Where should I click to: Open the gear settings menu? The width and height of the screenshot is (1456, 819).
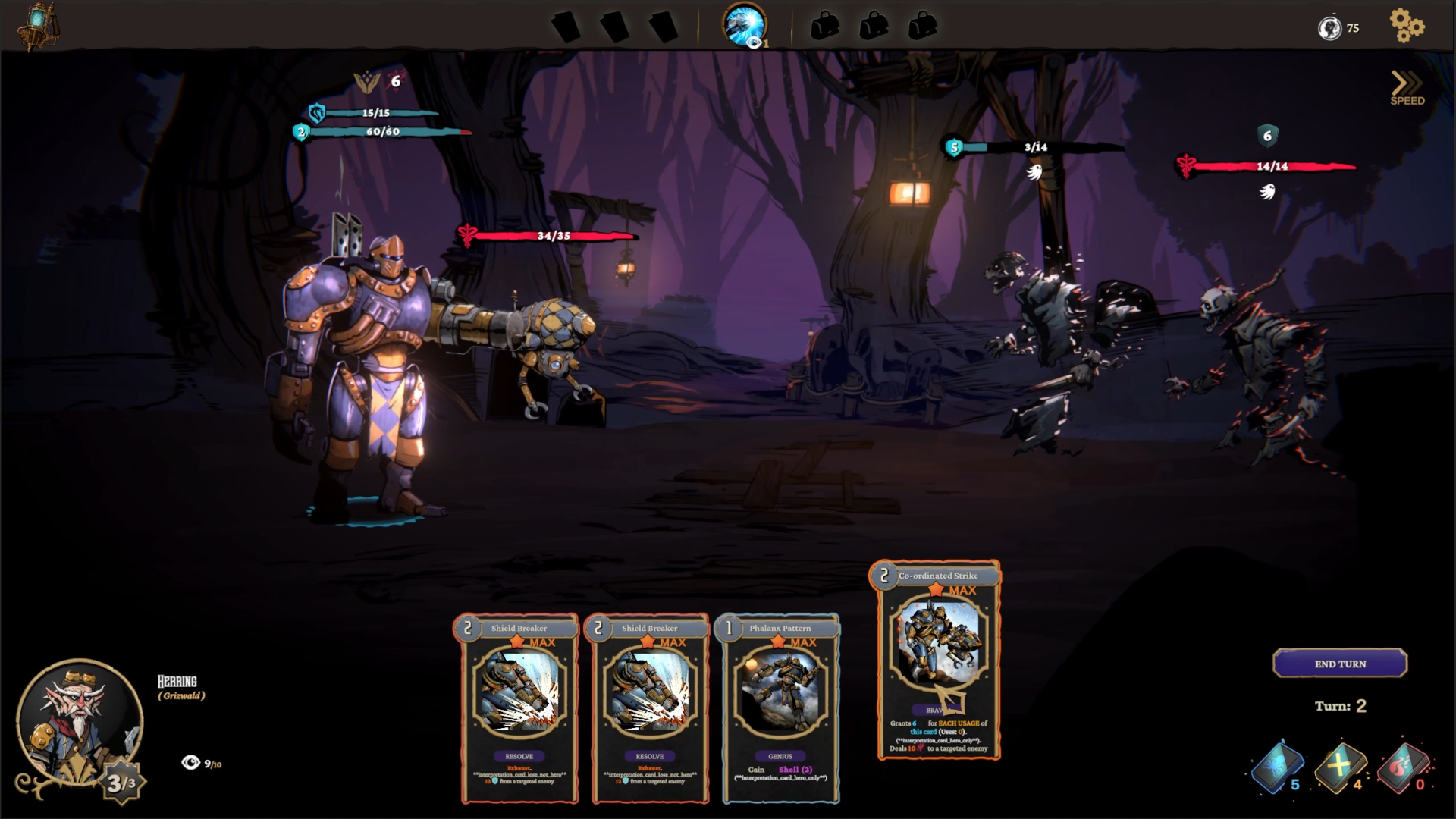[x=1407, y=26]
